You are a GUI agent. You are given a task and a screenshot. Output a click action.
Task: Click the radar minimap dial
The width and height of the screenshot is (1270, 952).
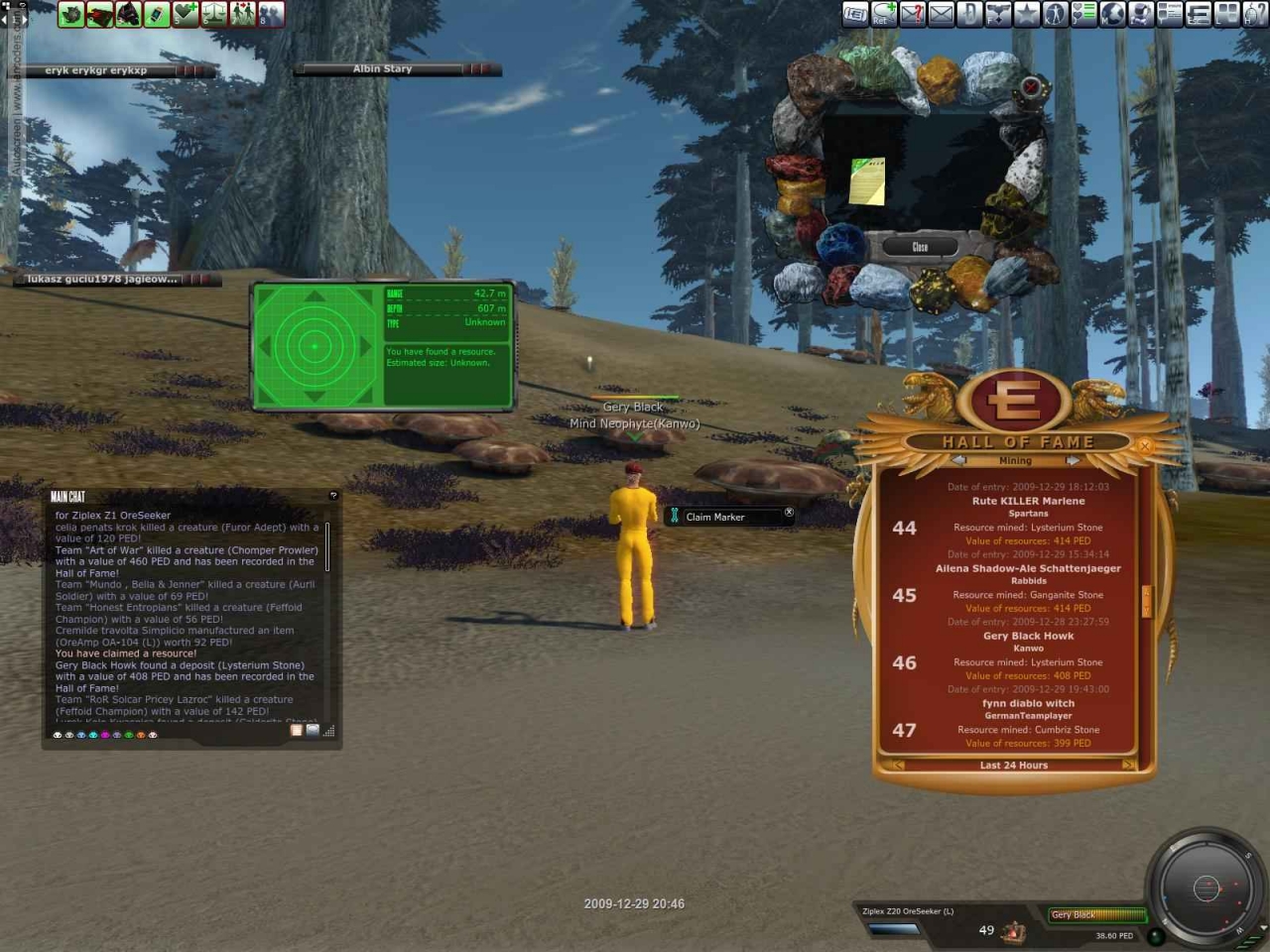[x=1206, y=888]
